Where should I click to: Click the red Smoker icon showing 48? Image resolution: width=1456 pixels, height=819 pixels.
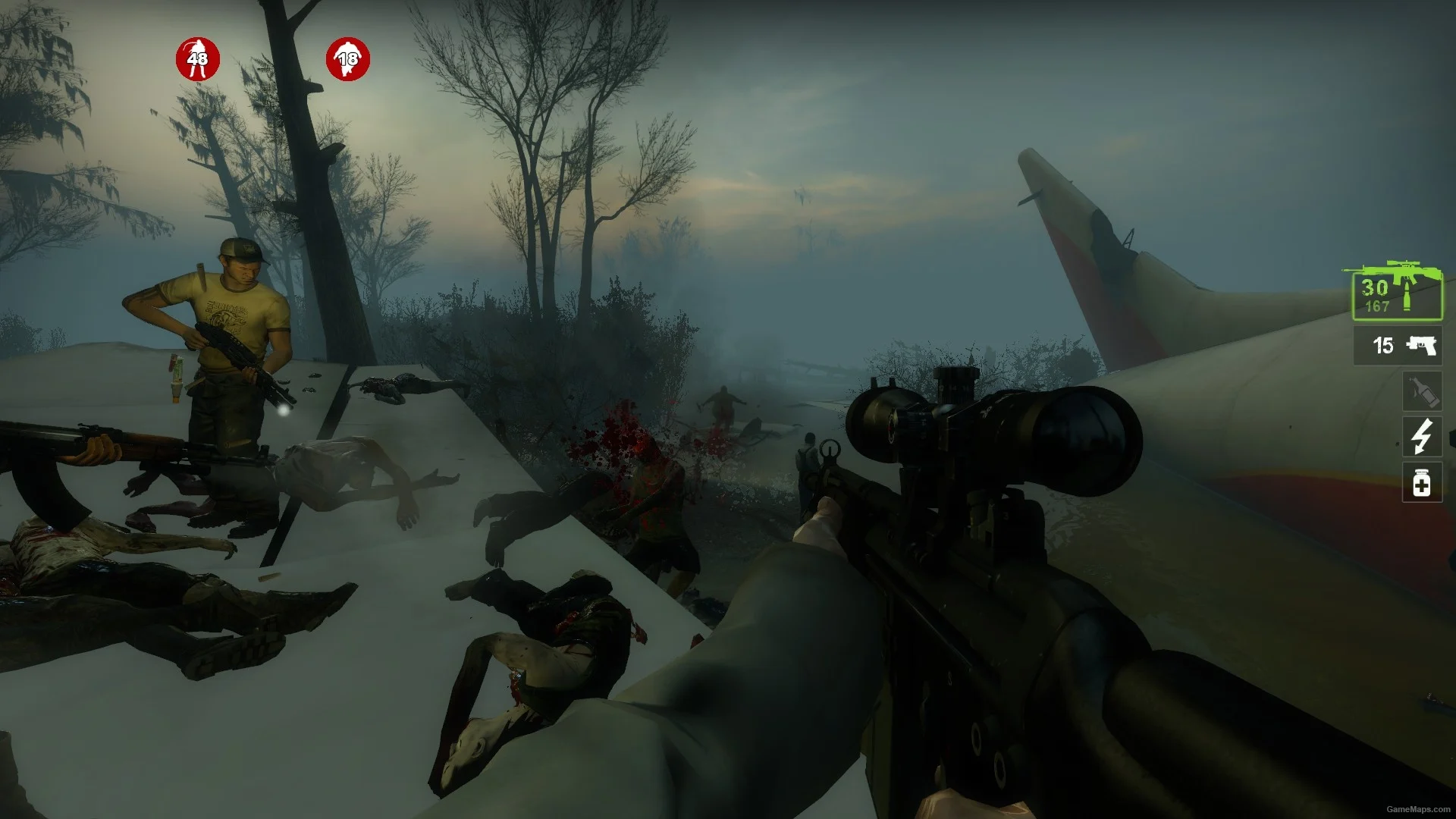click(x=198, y=59)
